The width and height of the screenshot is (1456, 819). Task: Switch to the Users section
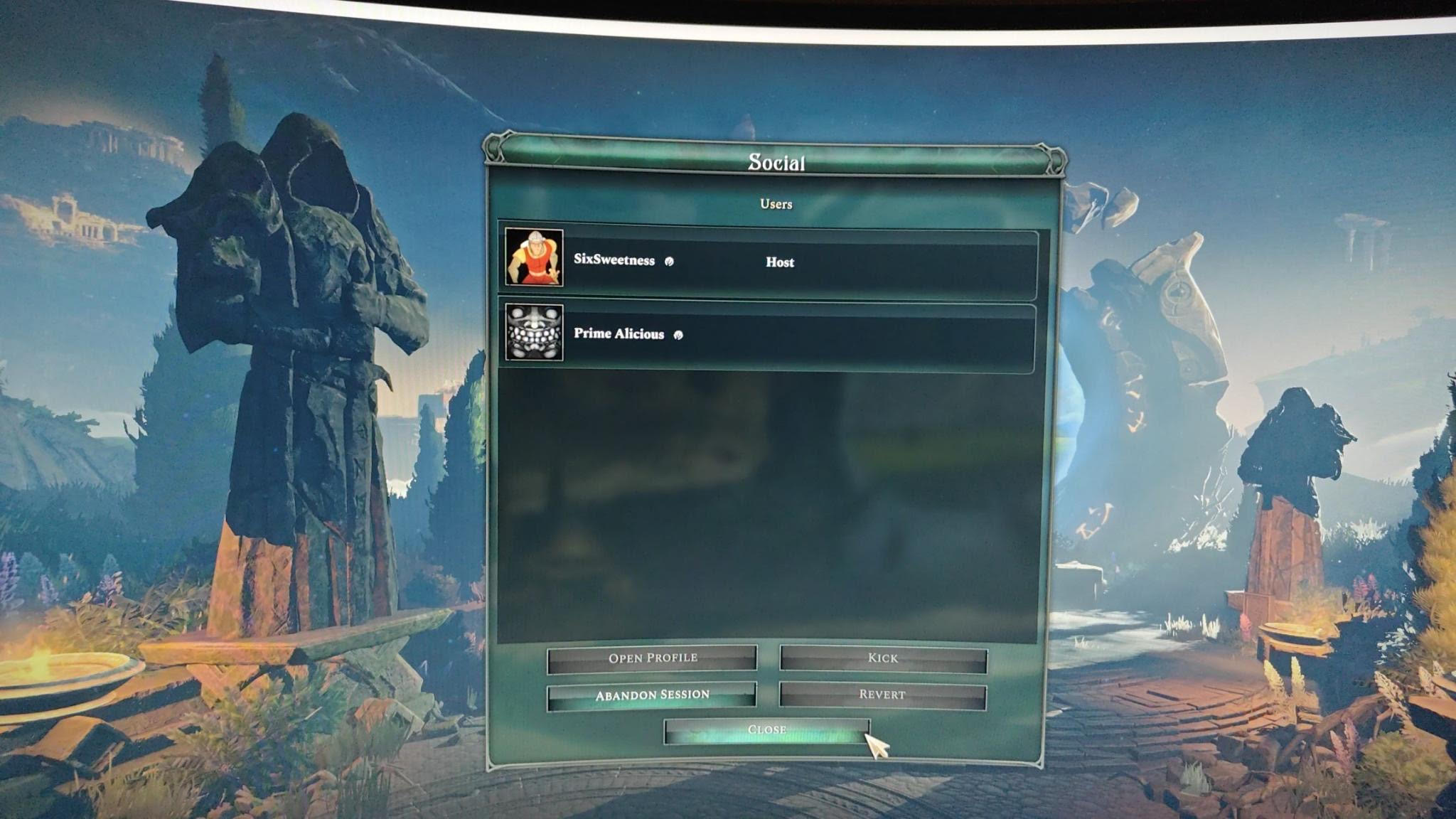[775, 204]
